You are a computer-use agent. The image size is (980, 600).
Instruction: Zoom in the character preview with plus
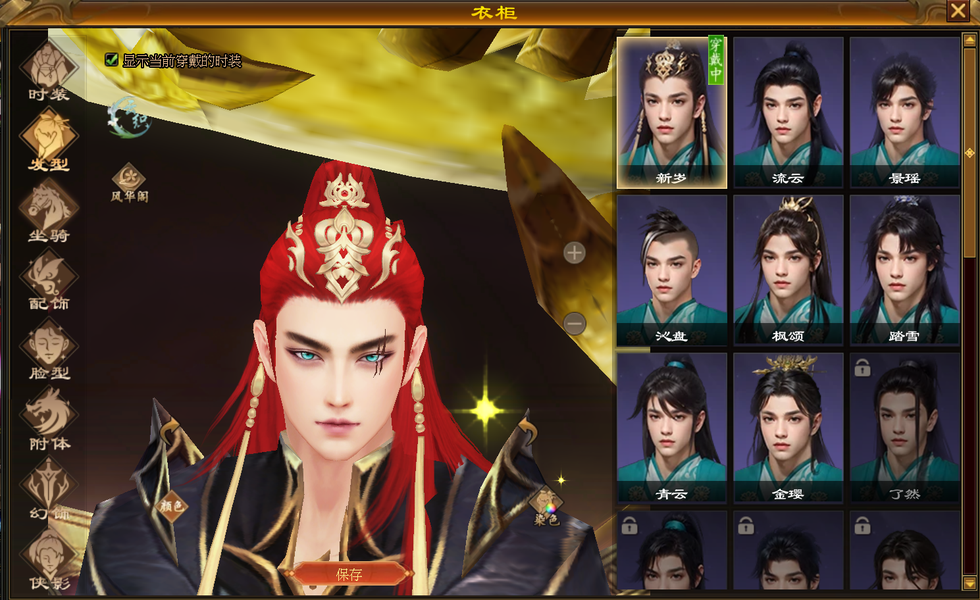click(x=574, y=253)
